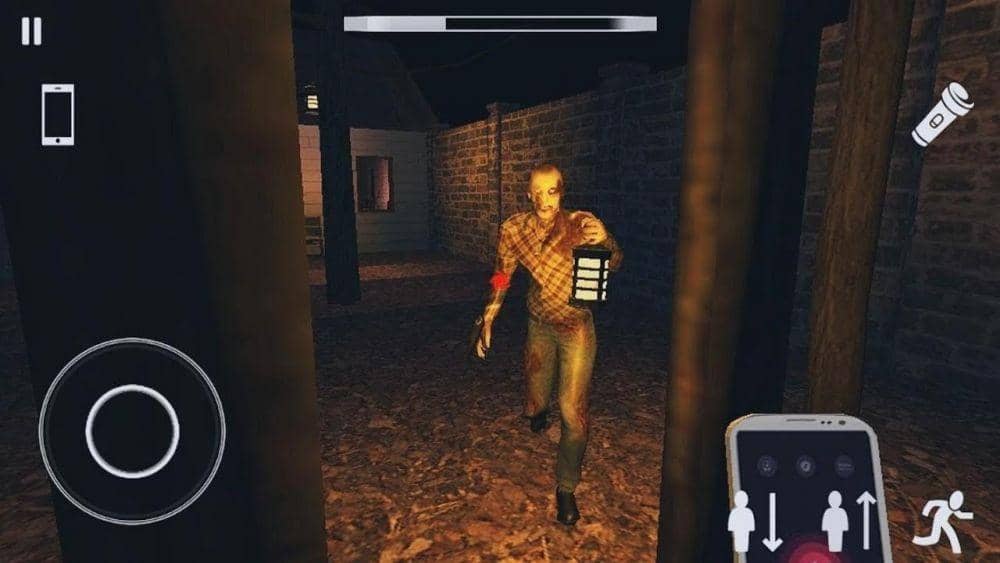
Task: Pause the game
Action: pyautogui.click(x=32, y=32)
